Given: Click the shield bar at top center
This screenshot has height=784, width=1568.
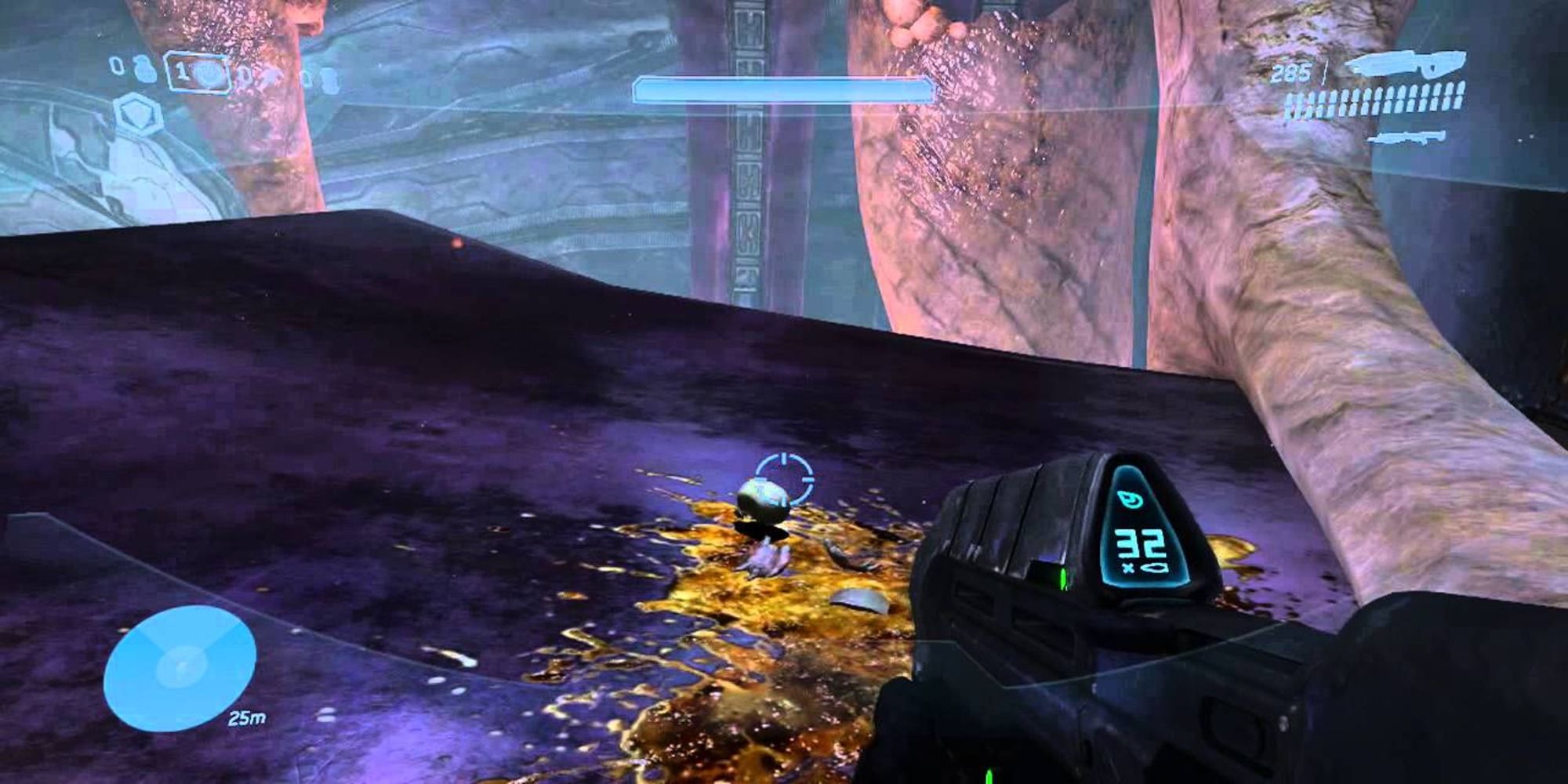Looking at the screenshot, I should pyautogui.click(x=782, y=89).
